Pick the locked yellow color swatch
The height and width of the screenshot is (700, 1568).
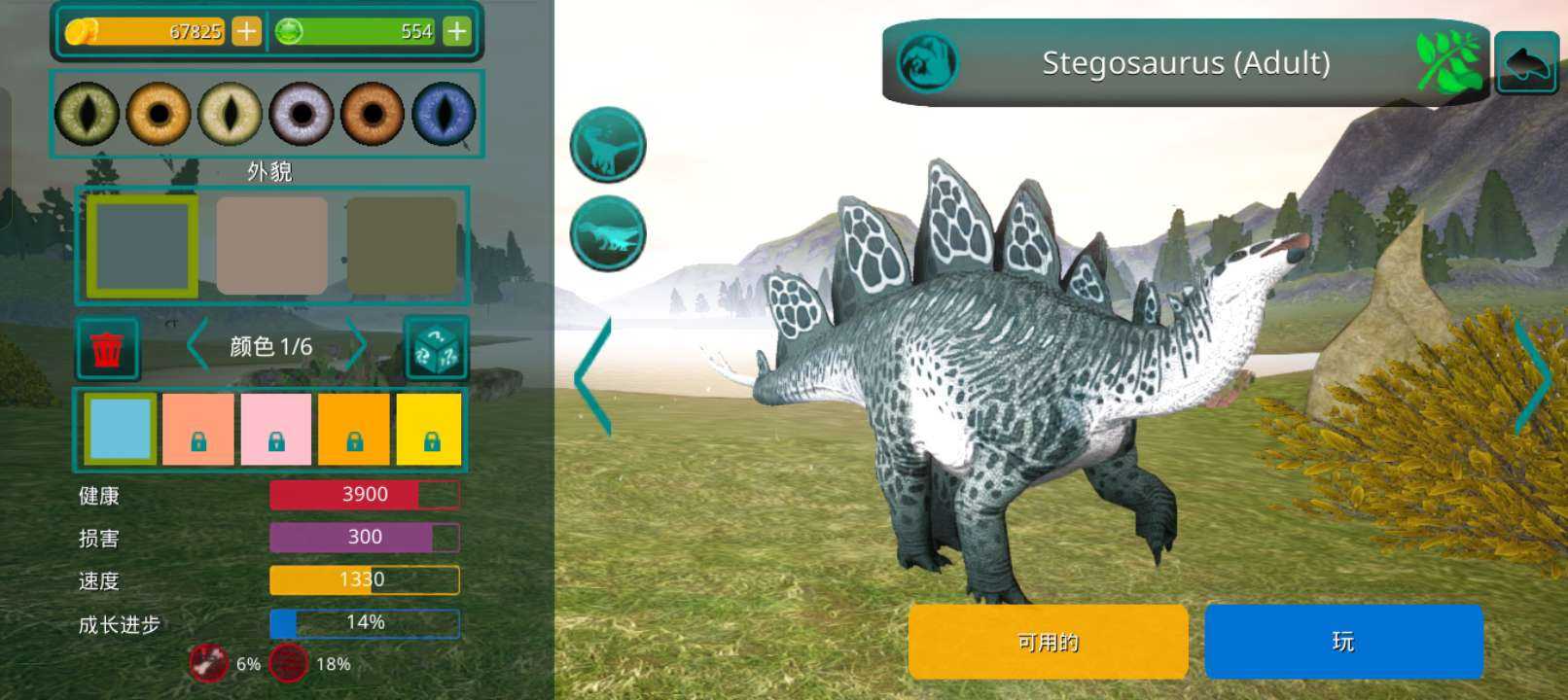pos(429,429)
